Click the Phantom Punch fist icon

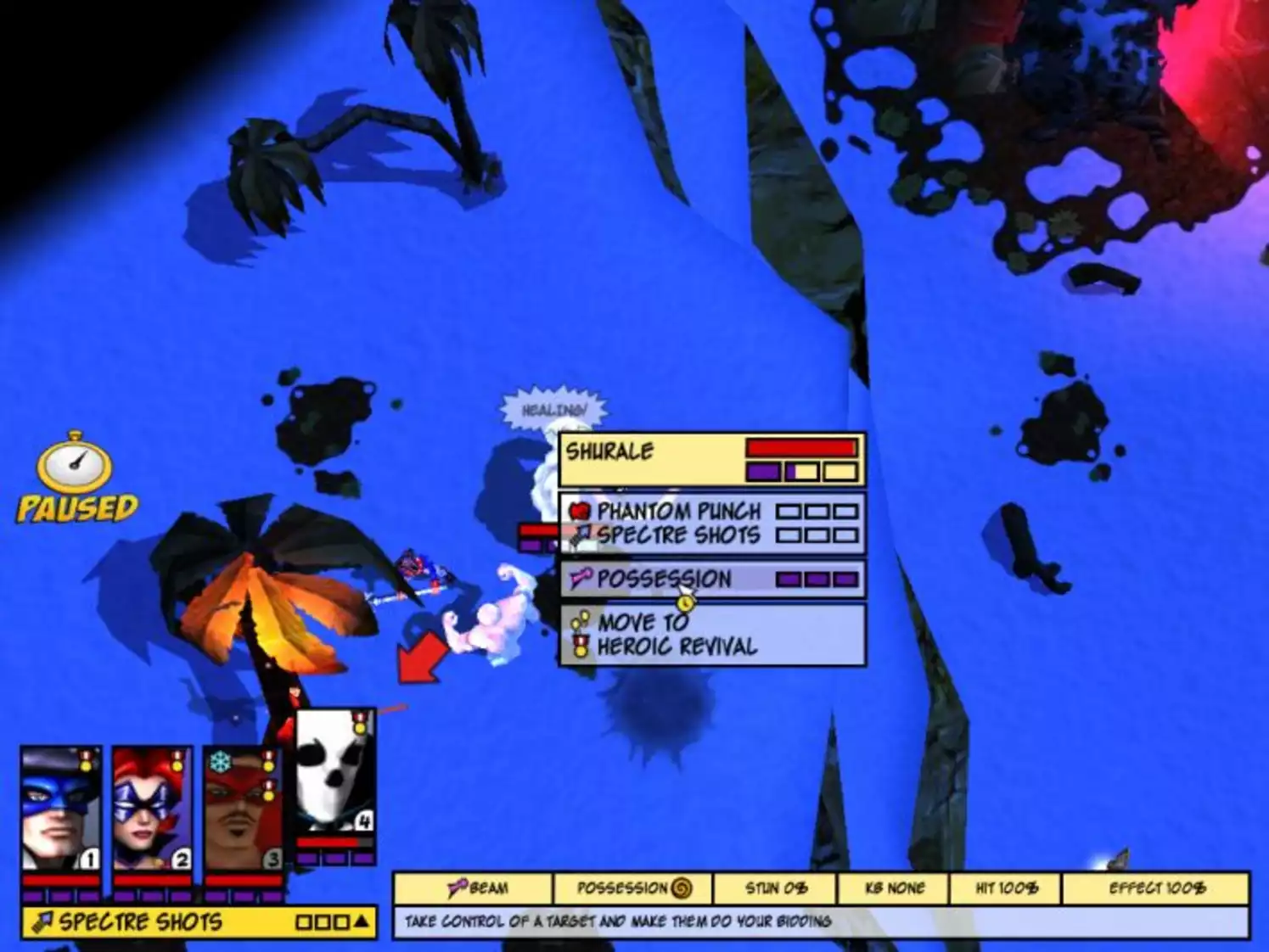[581, 511]
